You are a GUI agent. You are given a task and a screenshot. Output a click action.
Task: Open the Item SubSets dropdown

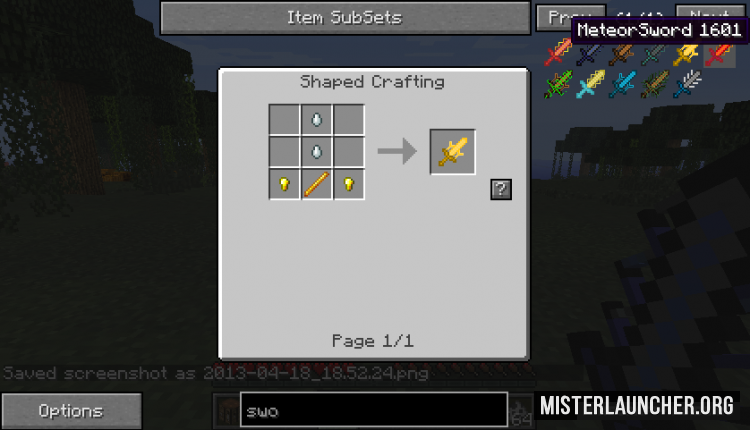click(x=345, y=18)
